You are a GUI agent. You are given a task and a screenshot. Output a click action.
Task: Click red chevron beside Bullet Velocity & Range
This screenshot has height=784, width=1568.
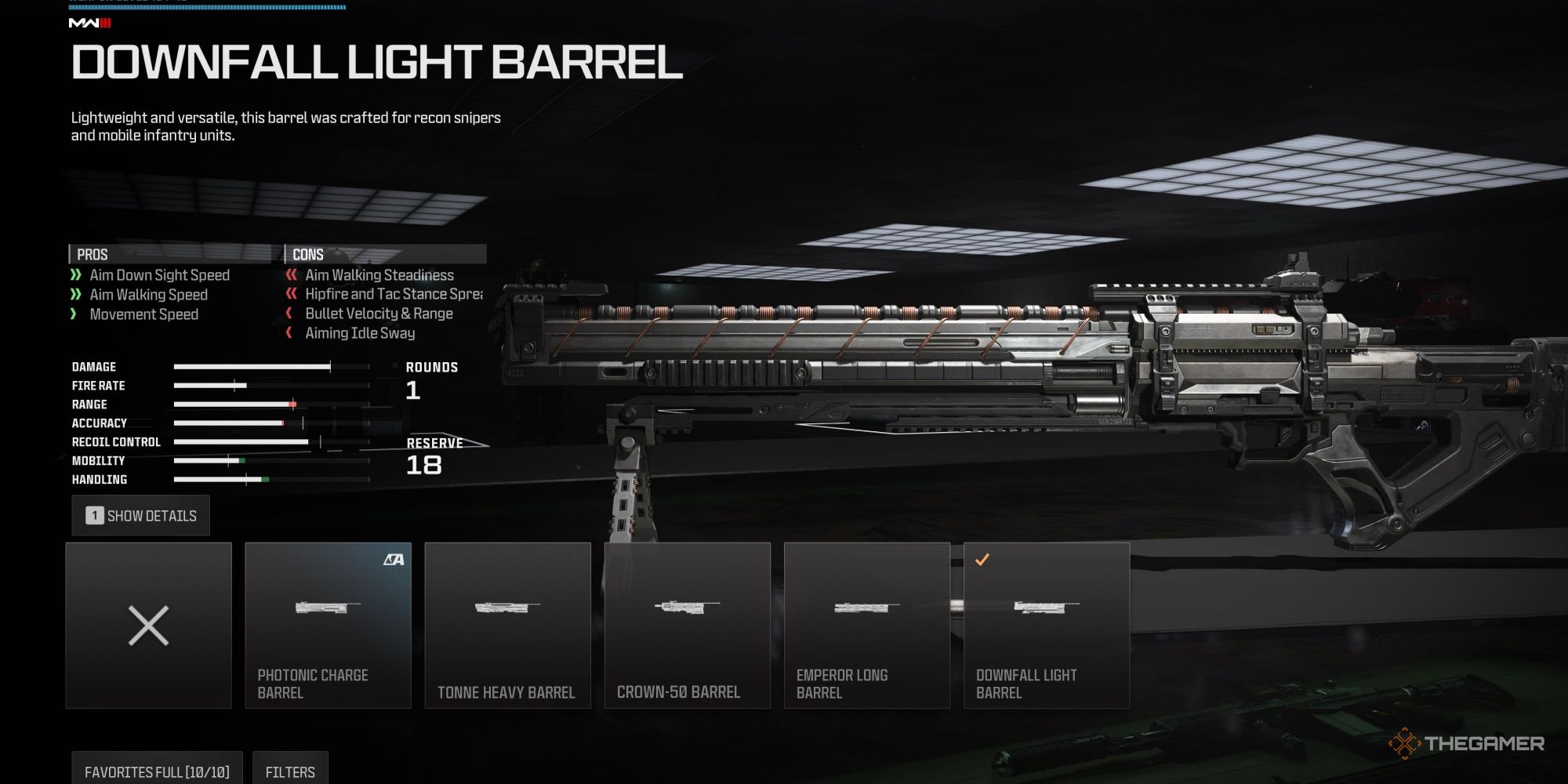[x=291, y=314]
